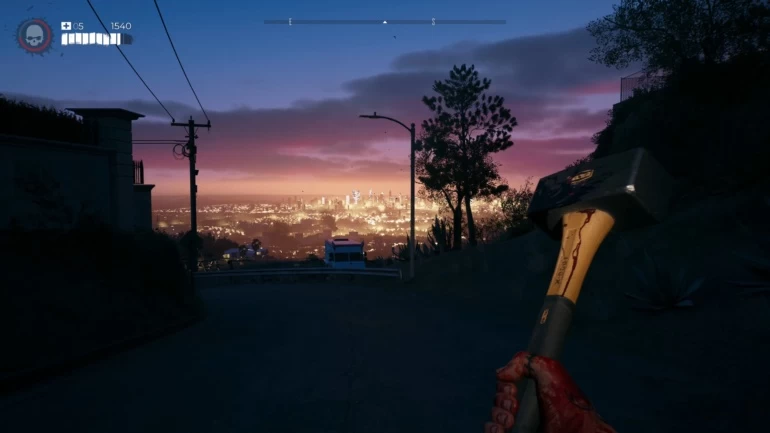Image resolution: width=770 pixels, height=433 pixels.
Task: Click the skull emblem icon
Action: (33, 36)
